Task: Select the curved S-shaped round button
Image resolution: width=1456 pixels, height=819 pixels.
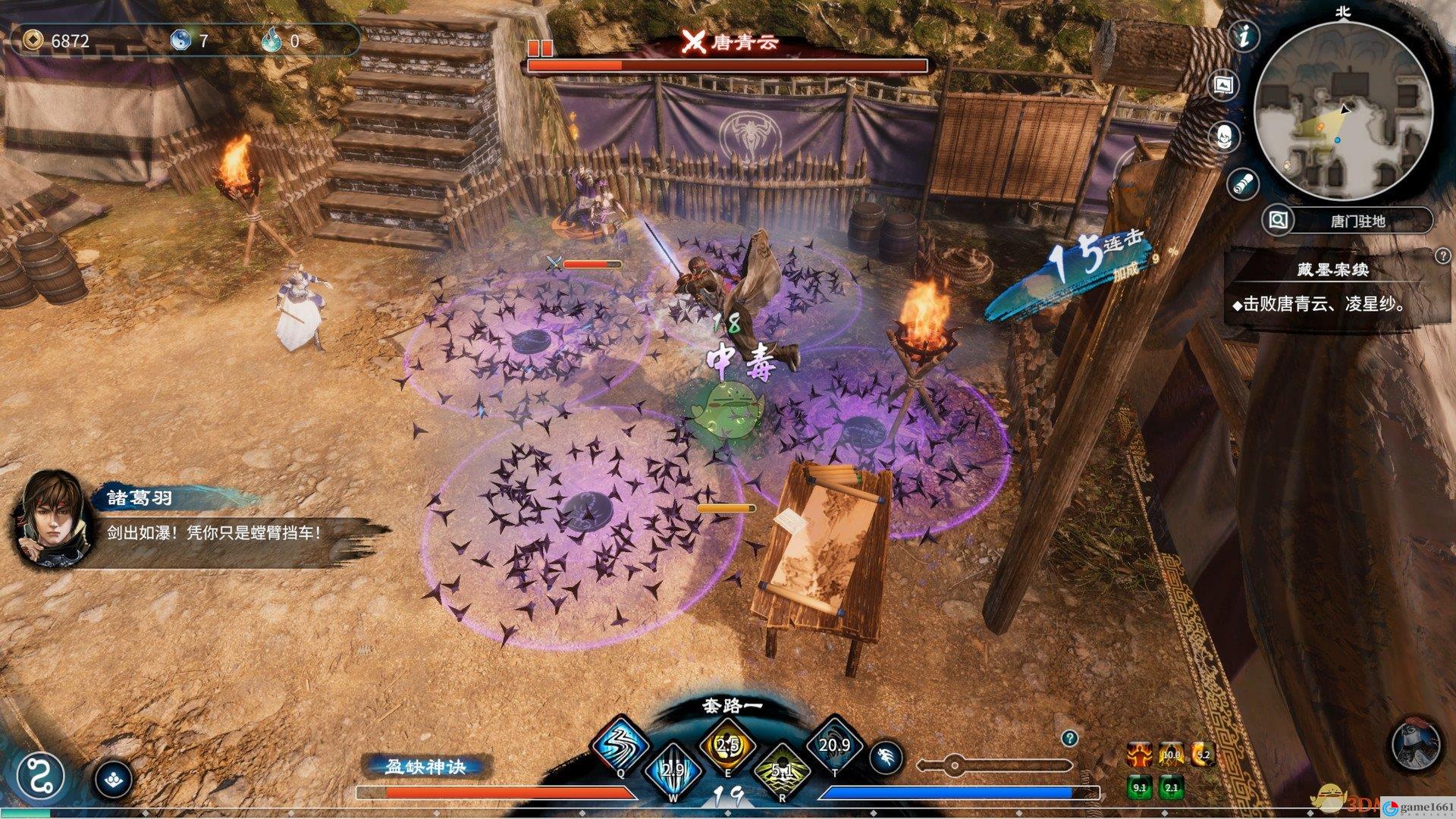Action: point(40,778)
